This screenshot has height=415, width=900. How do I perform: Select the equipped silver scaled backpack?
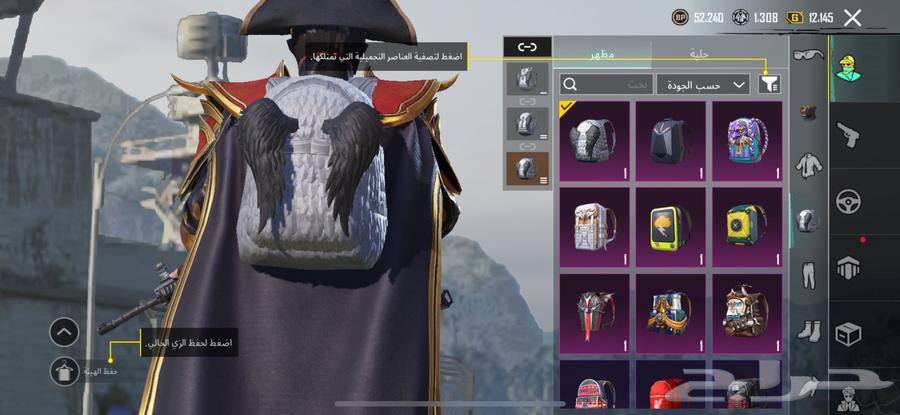[x=594, y=141]
